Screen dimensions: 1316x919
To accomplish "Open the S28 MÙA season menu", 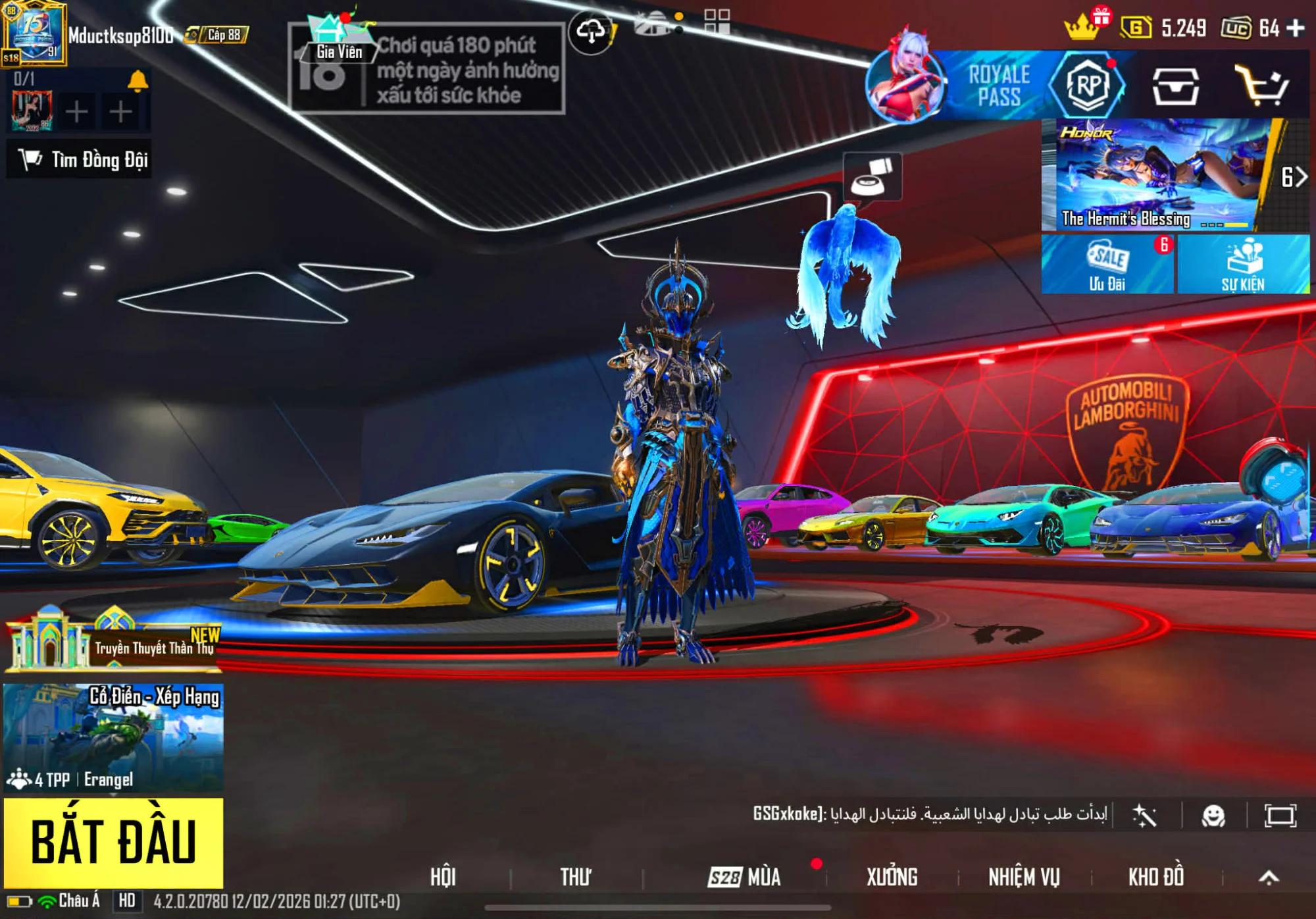I will pos(745,877).
